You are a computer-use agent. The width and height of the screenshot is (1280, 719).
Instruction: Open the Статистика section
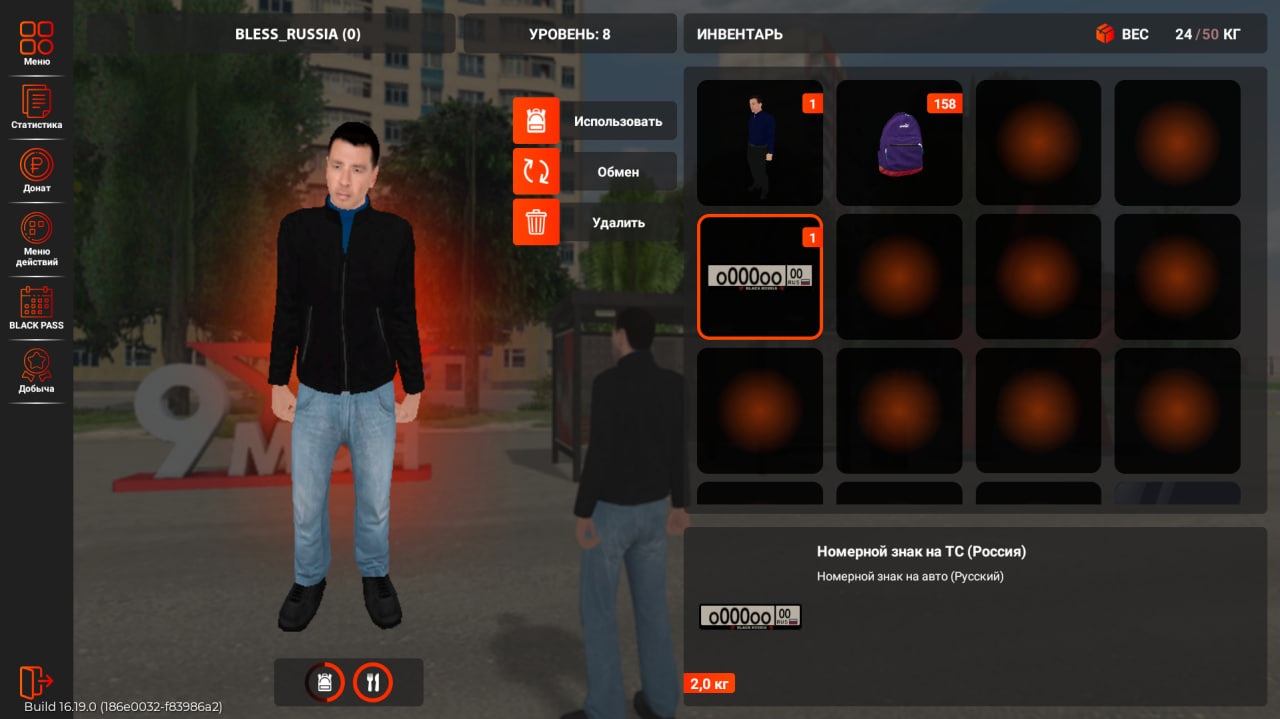pyautogui.click(x=36, y=106)
